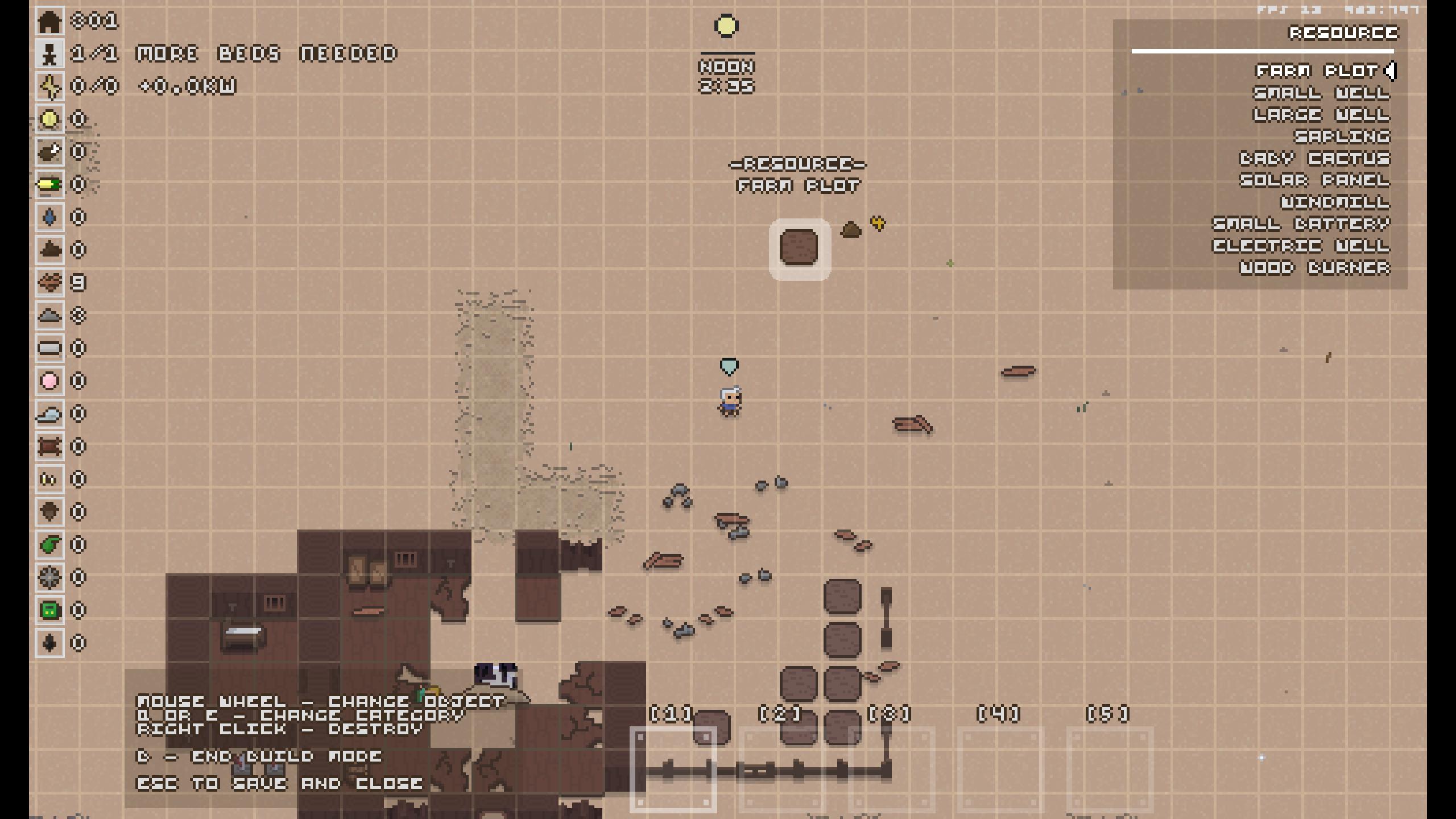
Task: Choose the Small Battery entry
Action: [x=1301, y=224]
